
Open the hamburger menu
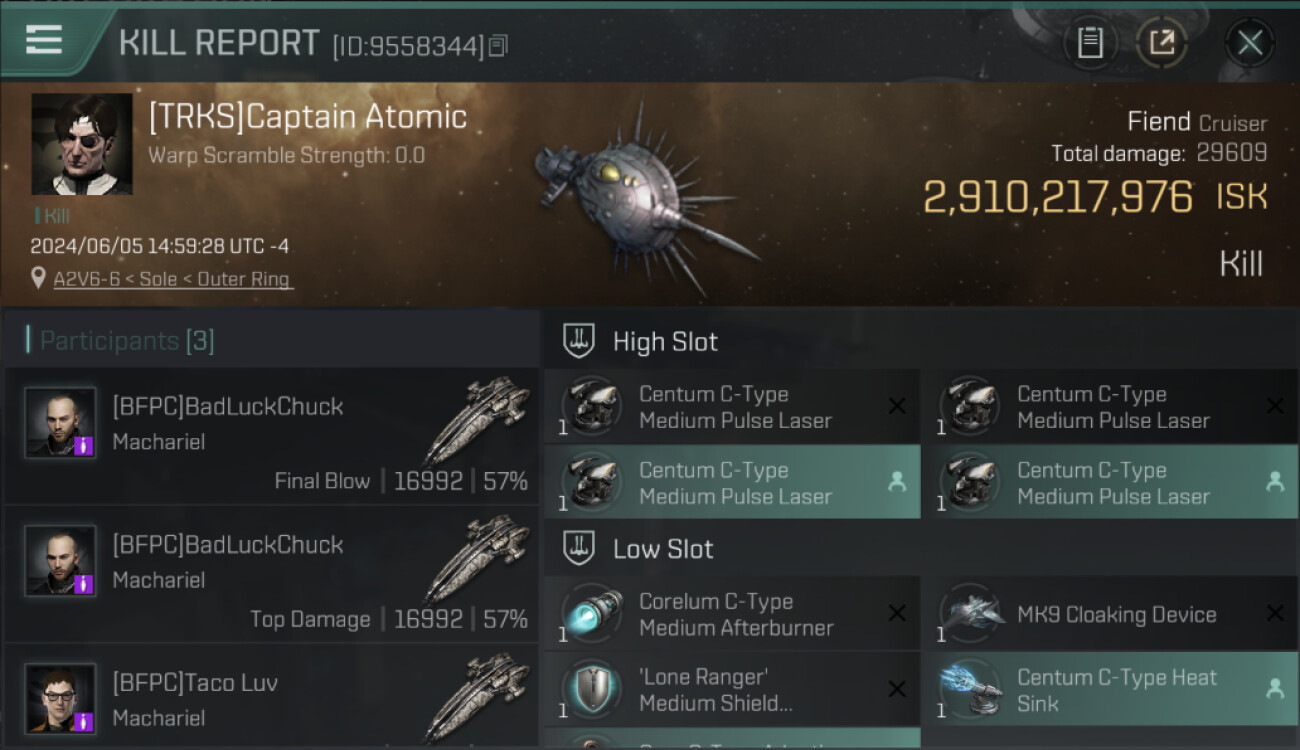pyautogui.click(x=44, y=40)
